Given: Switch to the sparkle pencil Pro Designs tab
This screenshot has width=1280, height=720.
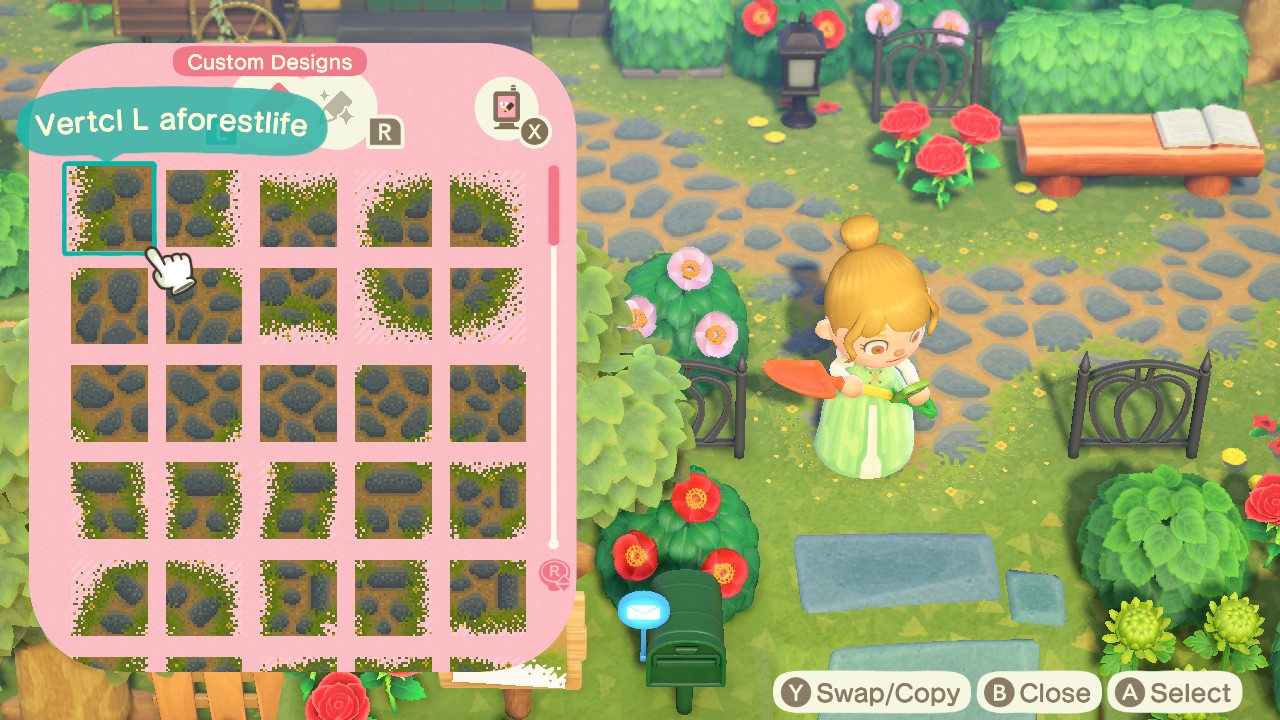Looking at the screenshot, I should pos(340,108).
